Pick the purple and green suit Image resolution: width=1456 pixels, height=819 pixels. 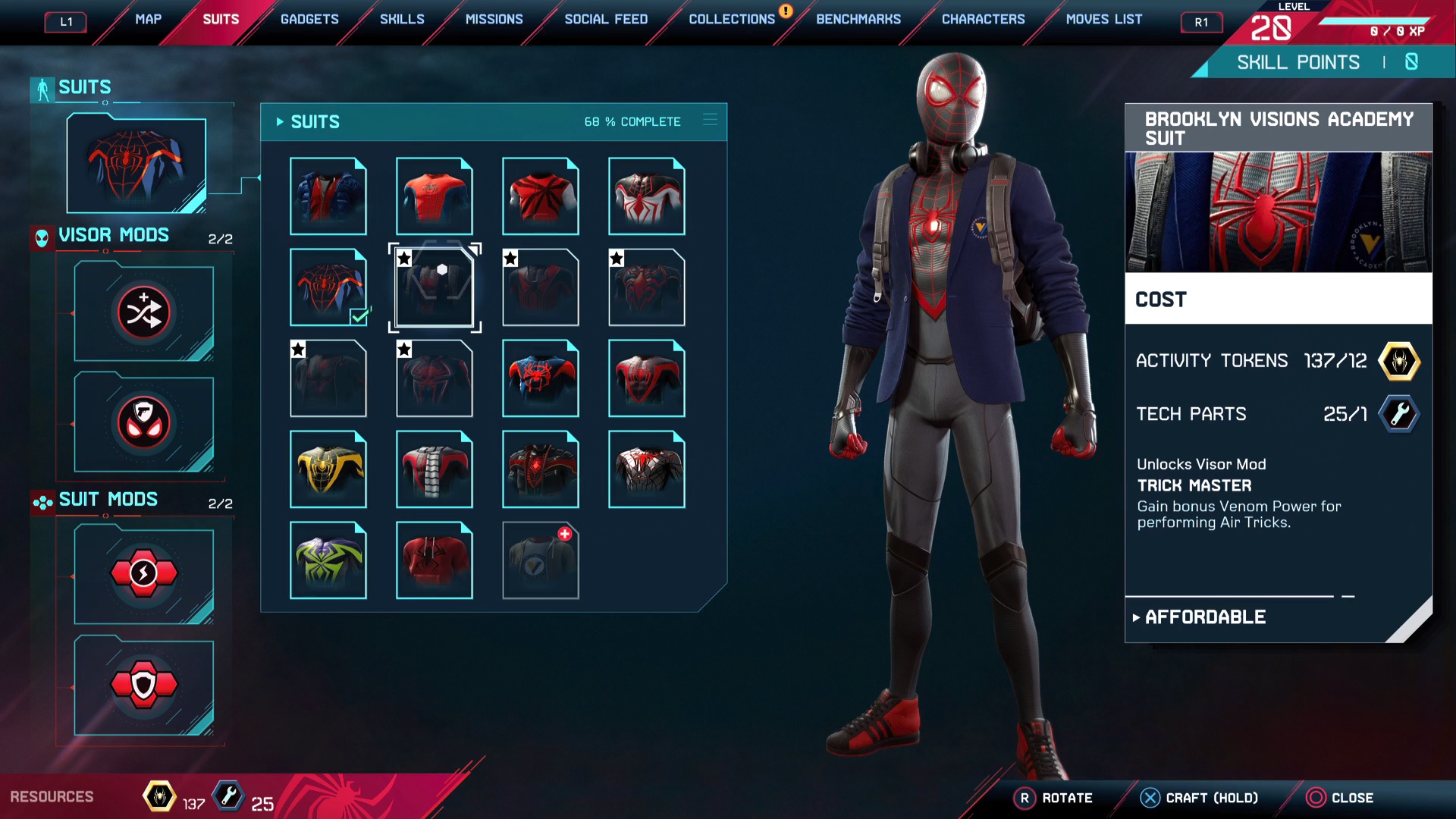tap(328, 560)
